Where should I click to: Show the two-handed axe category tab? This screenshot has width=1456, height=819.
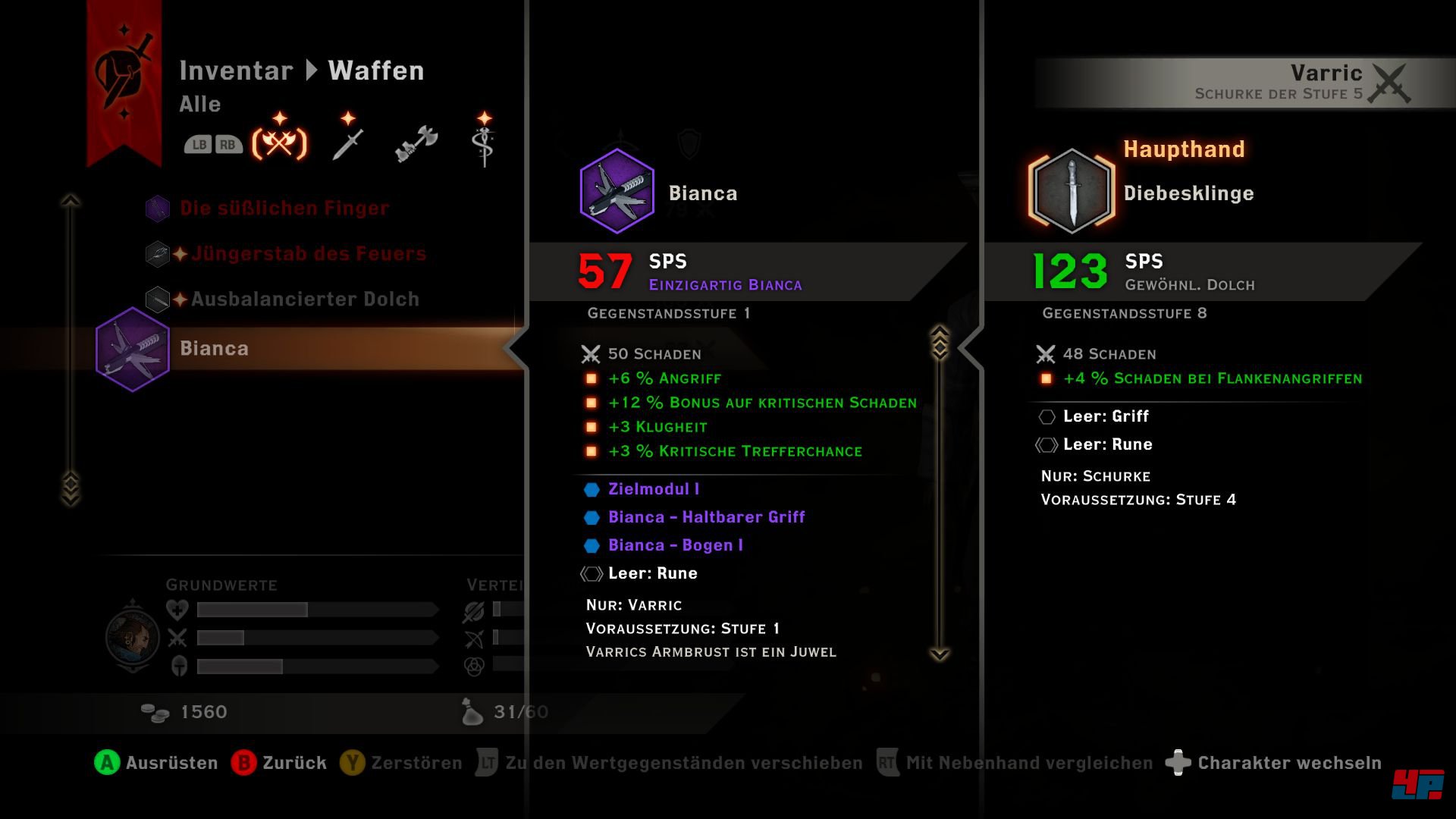pyautogui.click(x=416, y=143)
